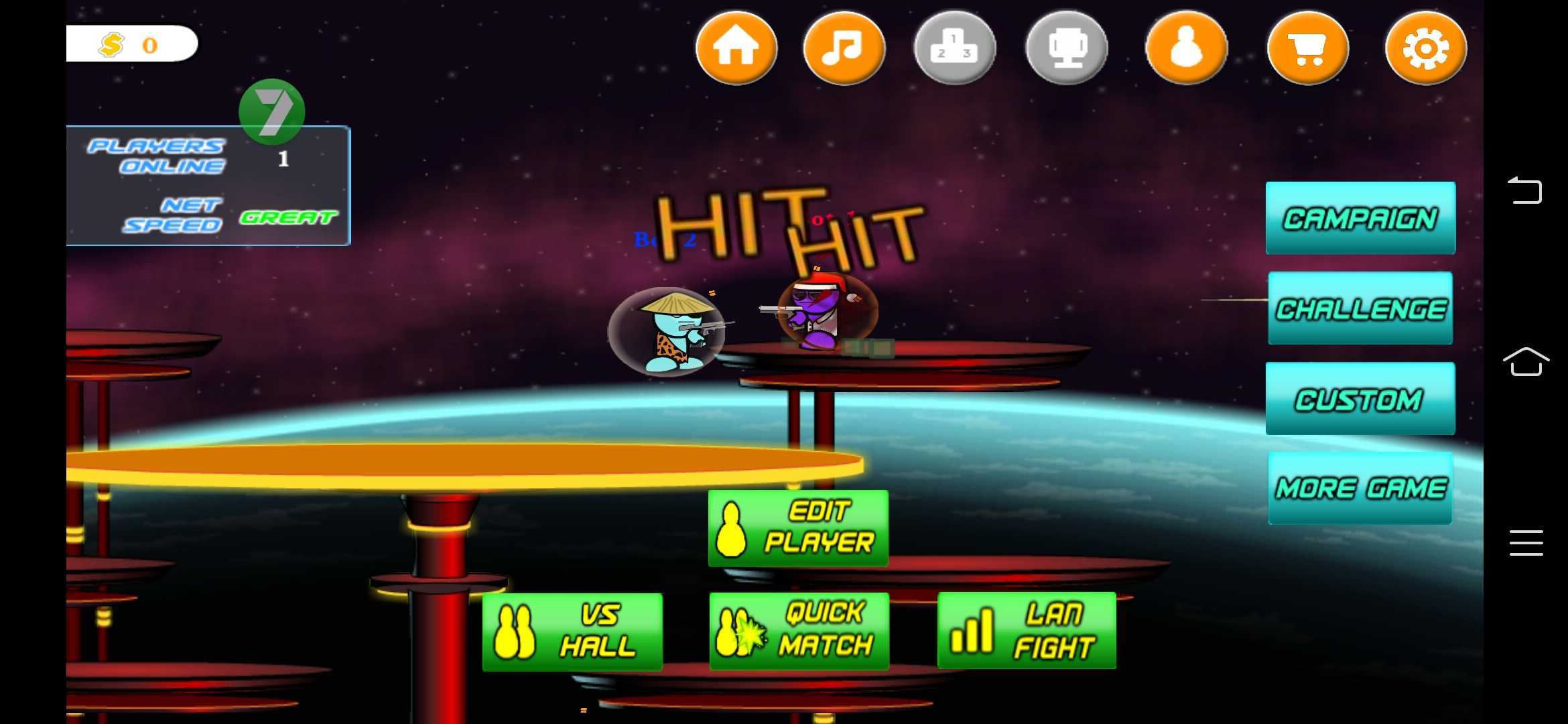Screen dimensions: 1568x724
Task: Tap the Android back navigation button
Action: (1525, 191)
